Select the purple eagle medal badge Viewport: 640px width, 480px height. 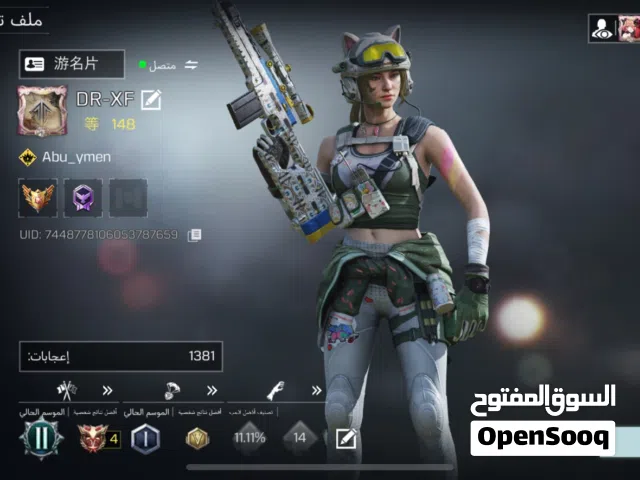(x=83, y=198)
